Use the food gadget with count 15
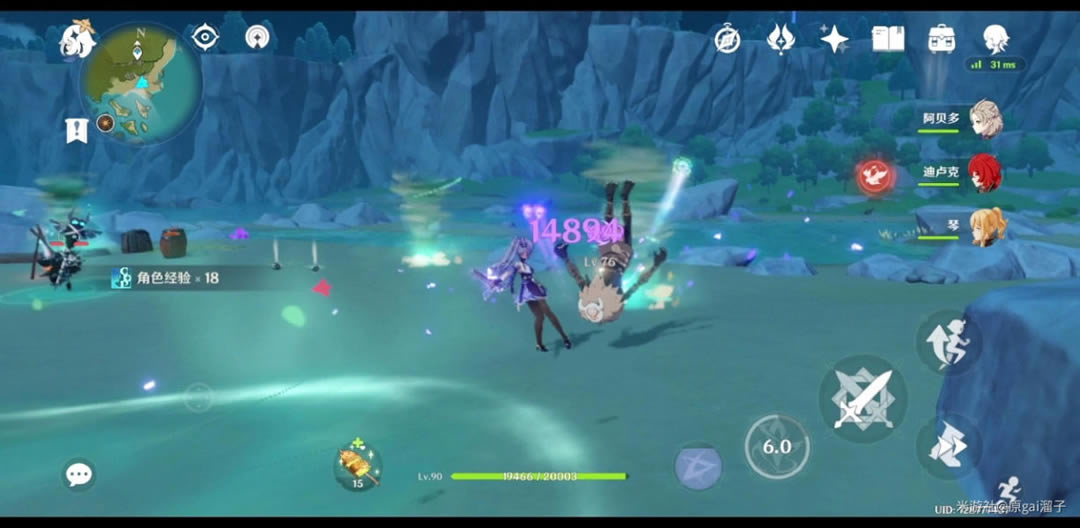Viewport: 1080px width, 528px height. (x=357, y=464)
